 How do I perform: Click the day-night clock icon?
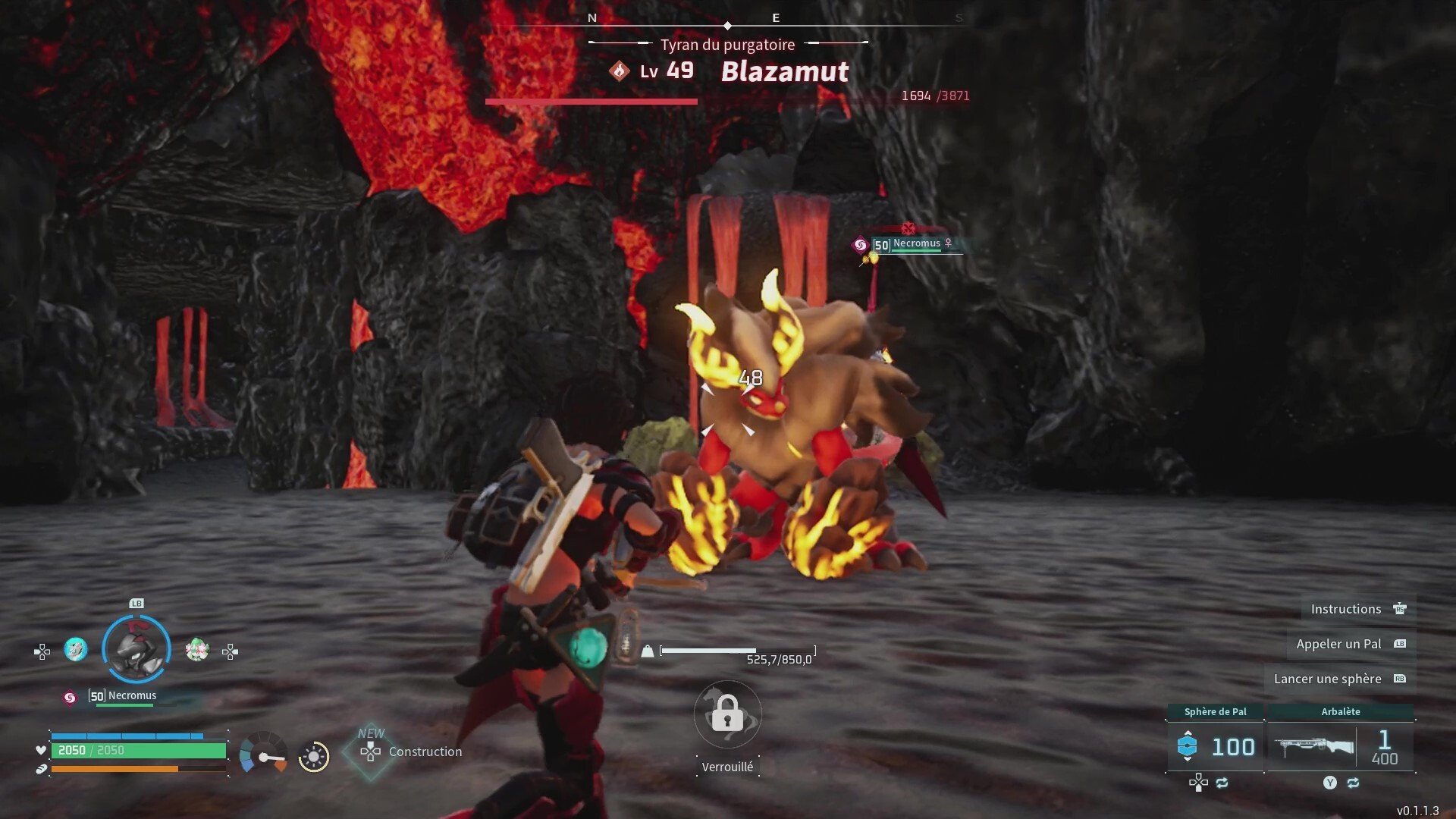(x=314, y=756)
